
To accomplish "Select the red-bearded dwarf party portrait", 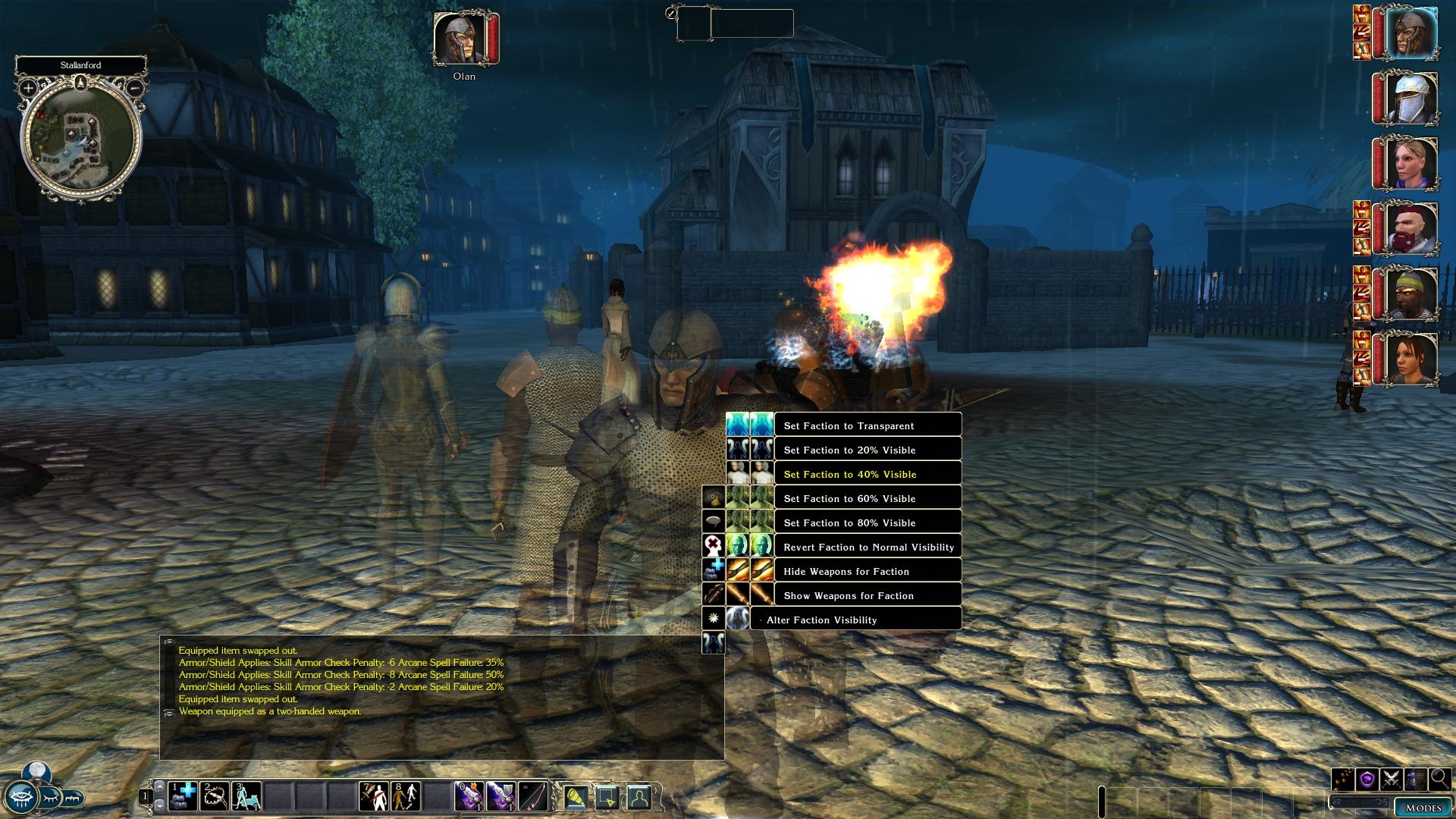I will pos(1411,227).
